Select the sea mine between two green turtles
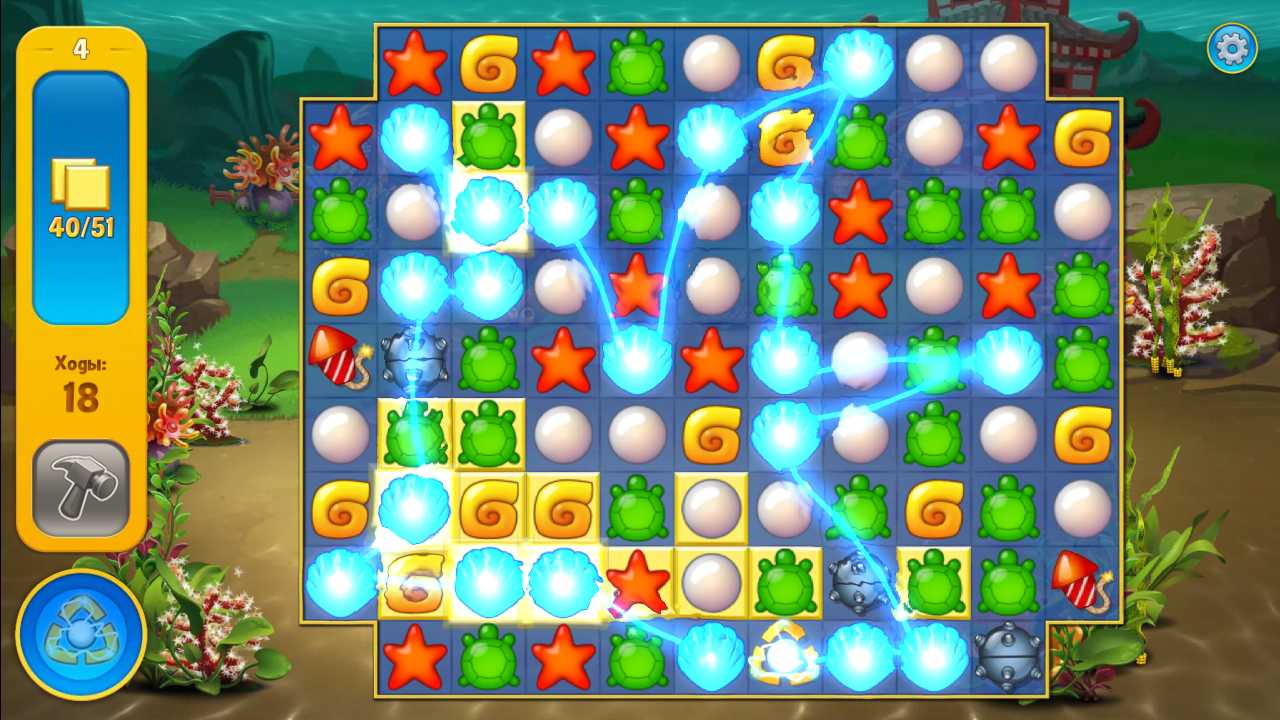This screenshot has height=720, width=1280. 858,580
